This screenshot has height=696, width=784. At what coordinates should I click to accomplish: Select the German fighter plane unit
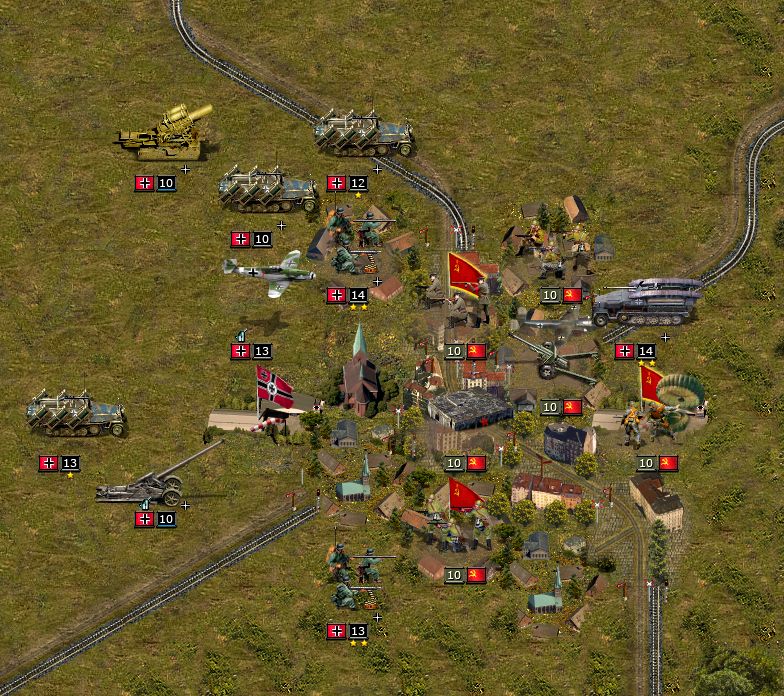(268, 270)
